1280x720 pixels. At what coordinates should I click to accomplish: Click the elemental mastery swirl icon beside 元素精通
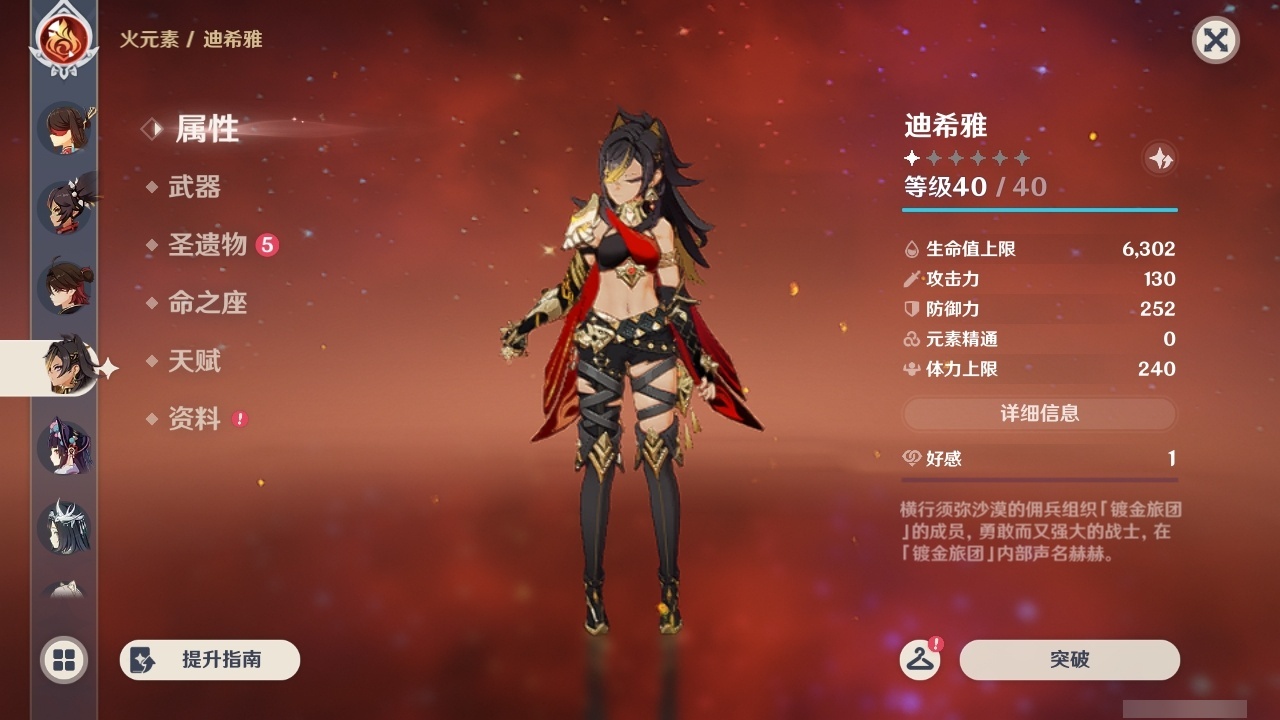click(911, 339)
